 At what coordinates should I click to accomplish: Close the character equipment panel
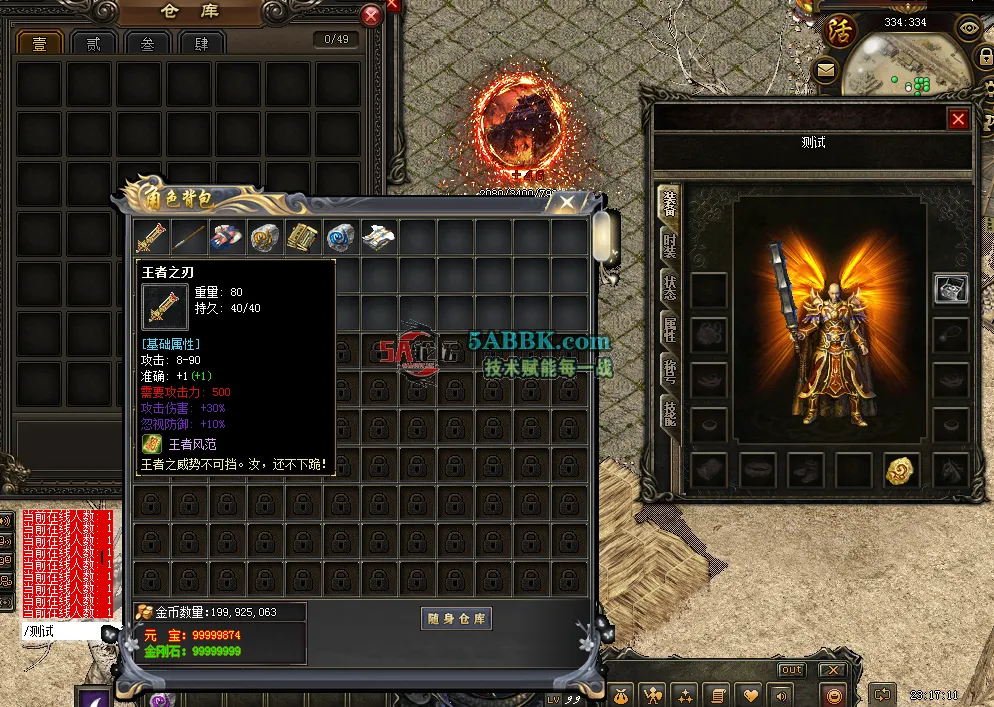958,119
